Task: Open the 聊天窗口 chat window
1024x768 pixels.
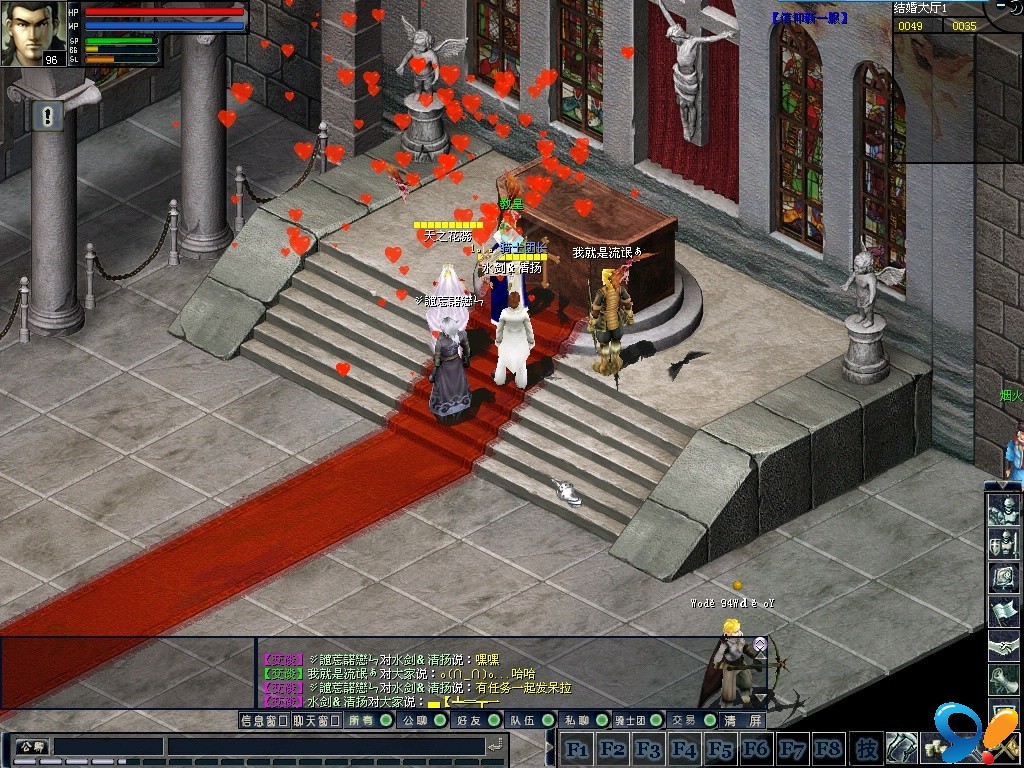Action: coord(318,720)
